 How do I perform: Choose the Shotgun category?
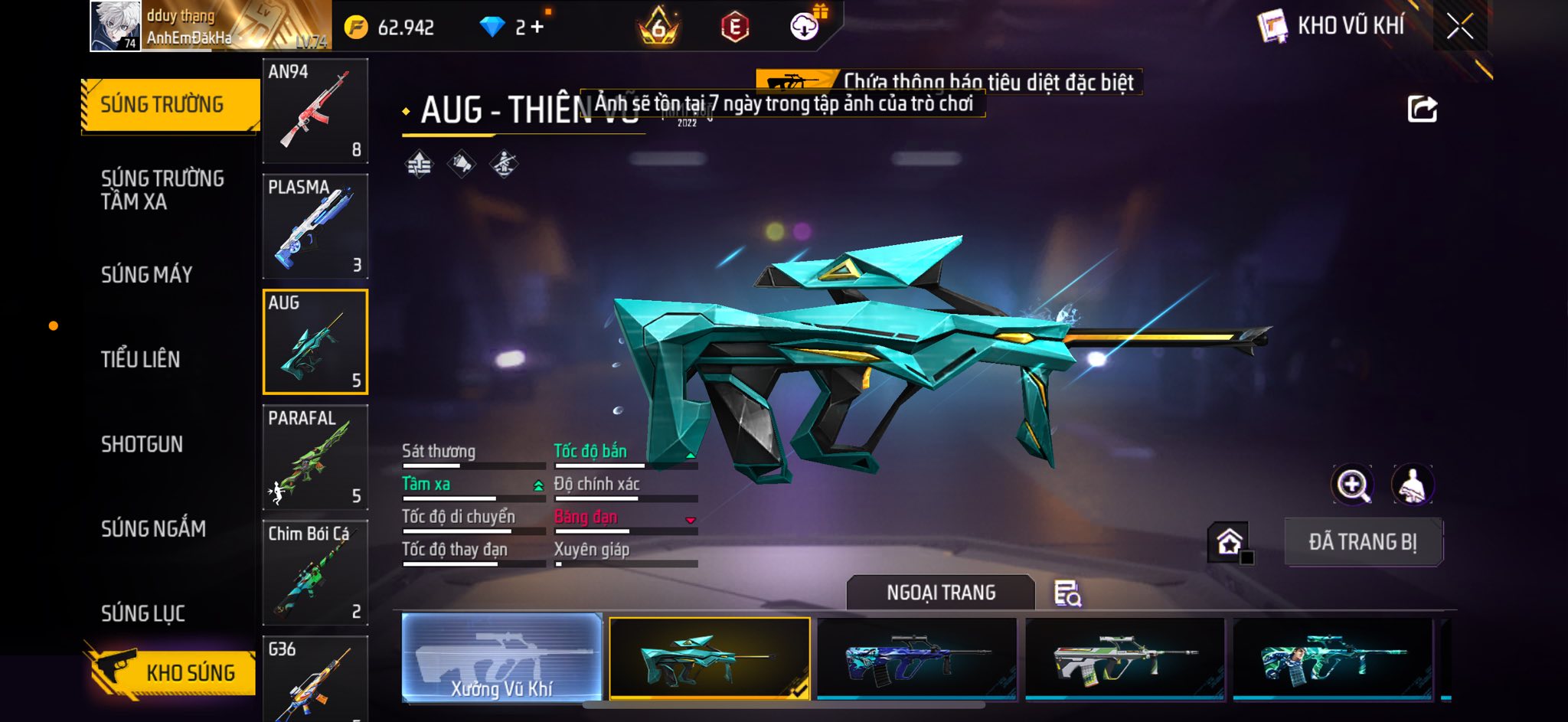coord(142,444)
